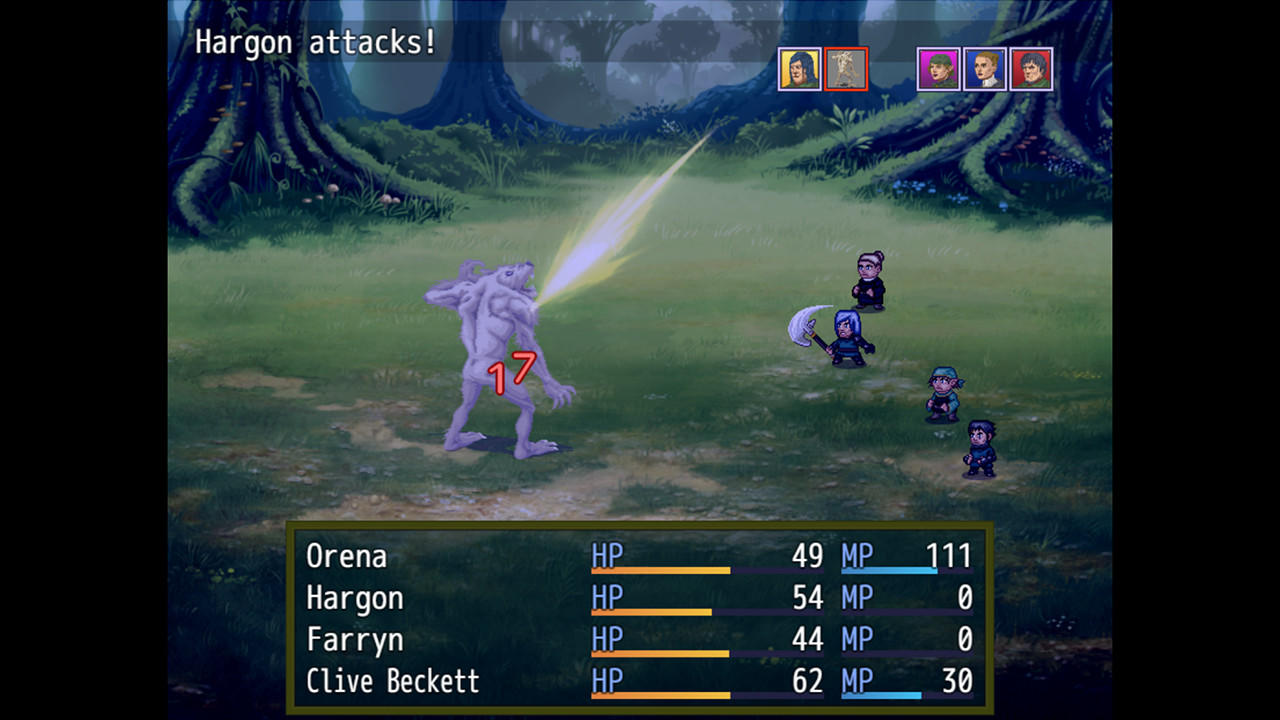Screen dimensions: 1280x720
Task: Select Orena in the status window
Action: [345, 557]
